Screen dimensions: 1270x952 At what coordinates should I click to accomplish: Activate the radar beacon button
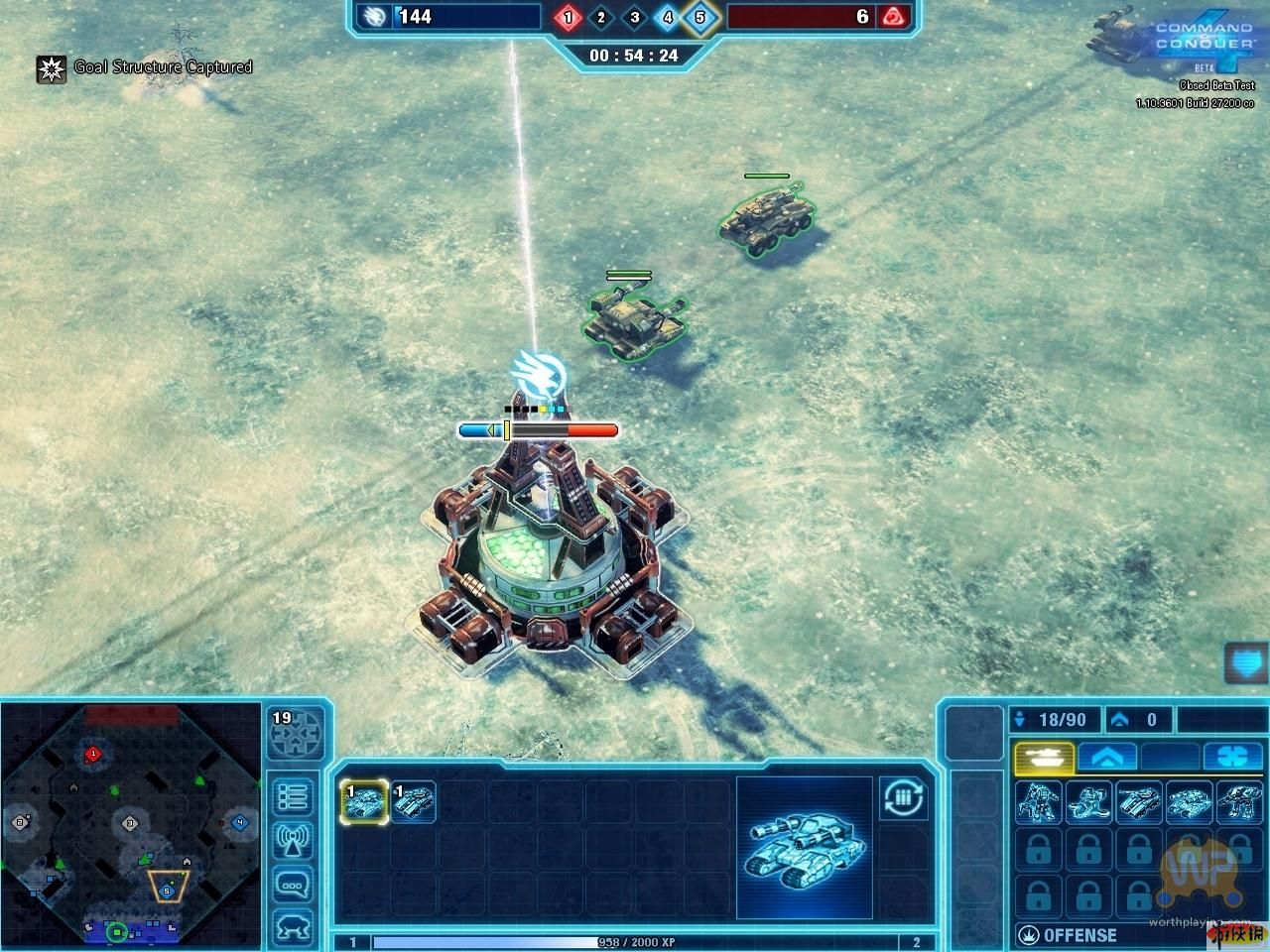point(293,841)
